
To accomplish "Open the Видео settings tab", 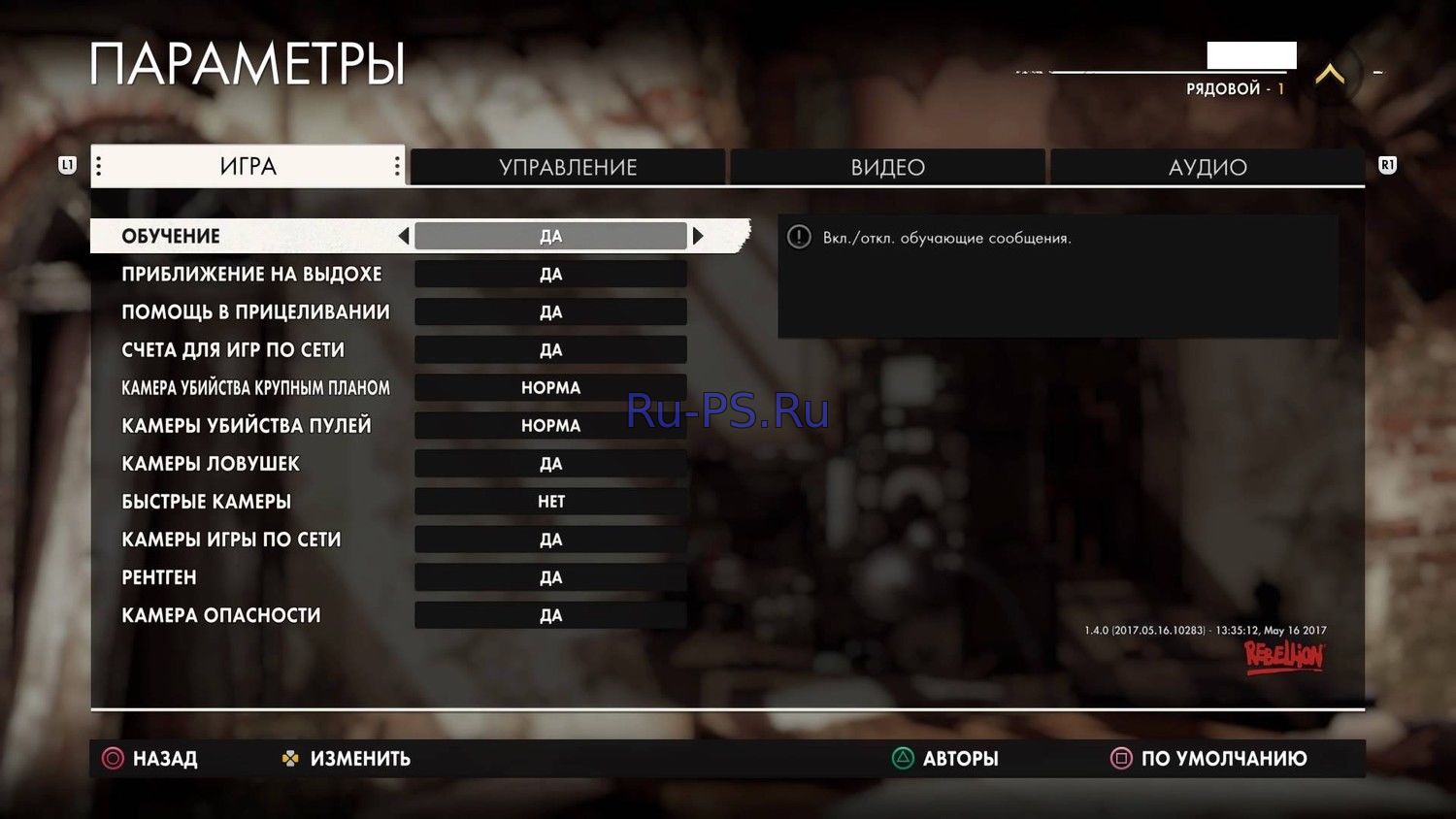I will (887, 167).
